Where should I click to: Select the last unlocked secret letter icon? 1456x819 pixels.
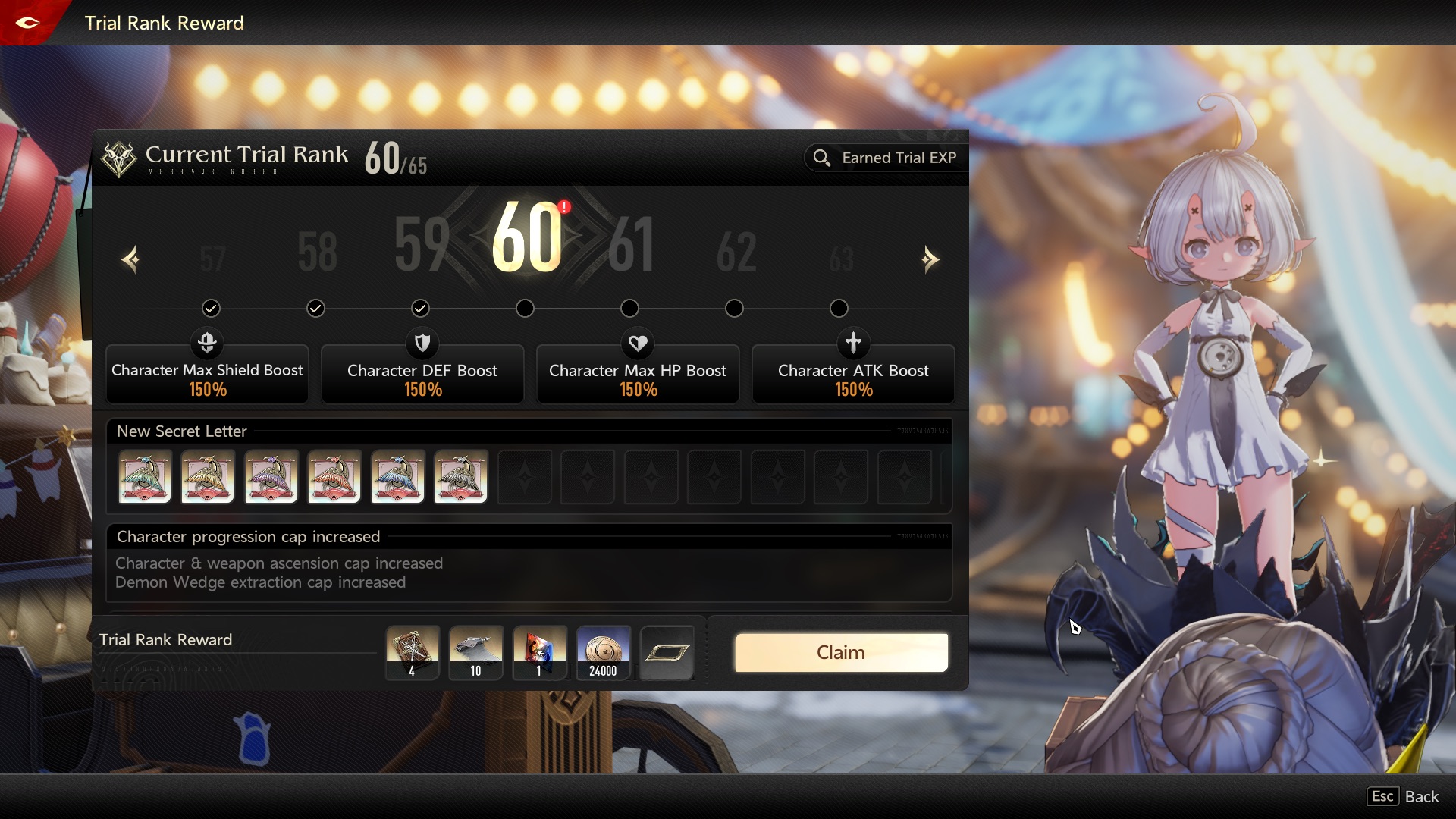coord(461,477)
